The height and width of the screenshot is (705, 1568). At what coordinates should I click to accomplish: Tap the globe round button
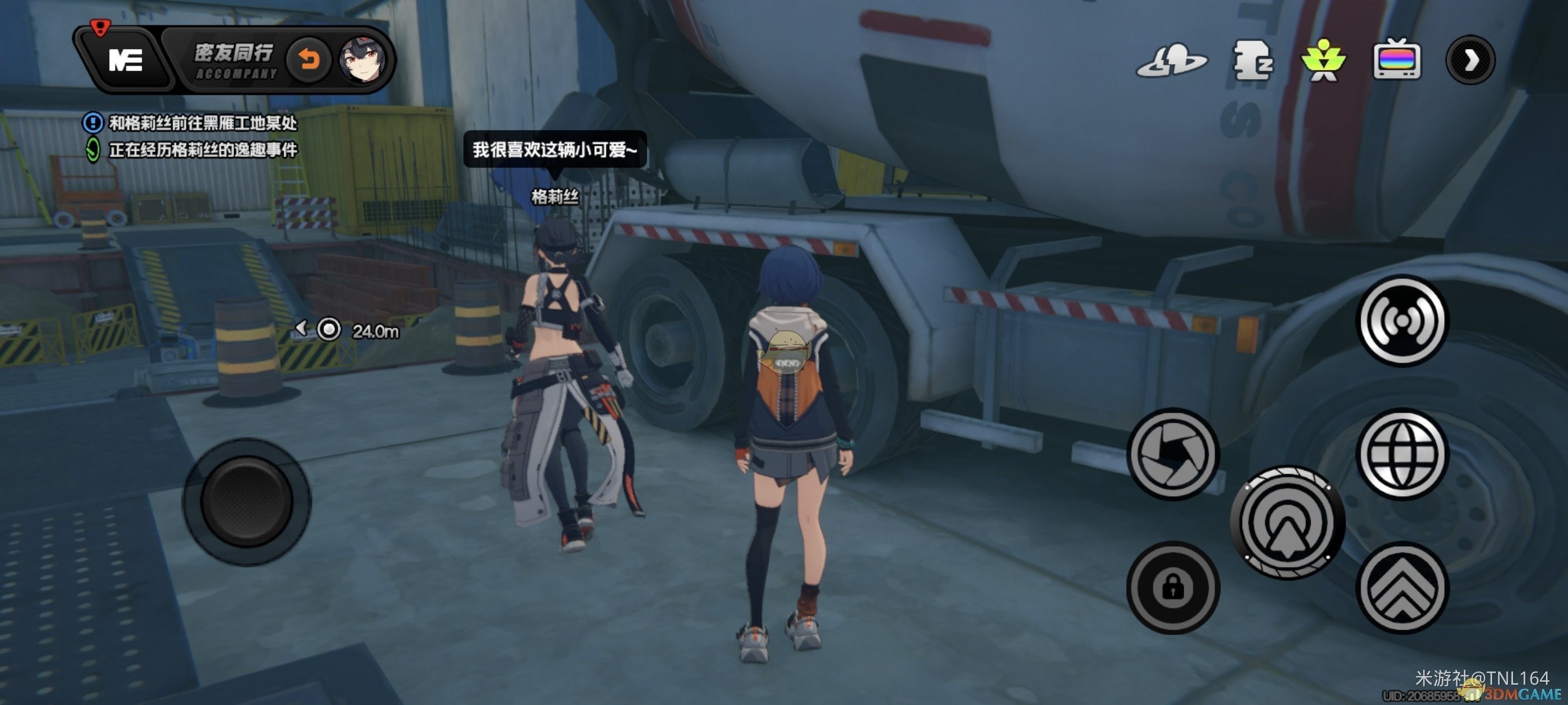click(x=1402, y=454)
